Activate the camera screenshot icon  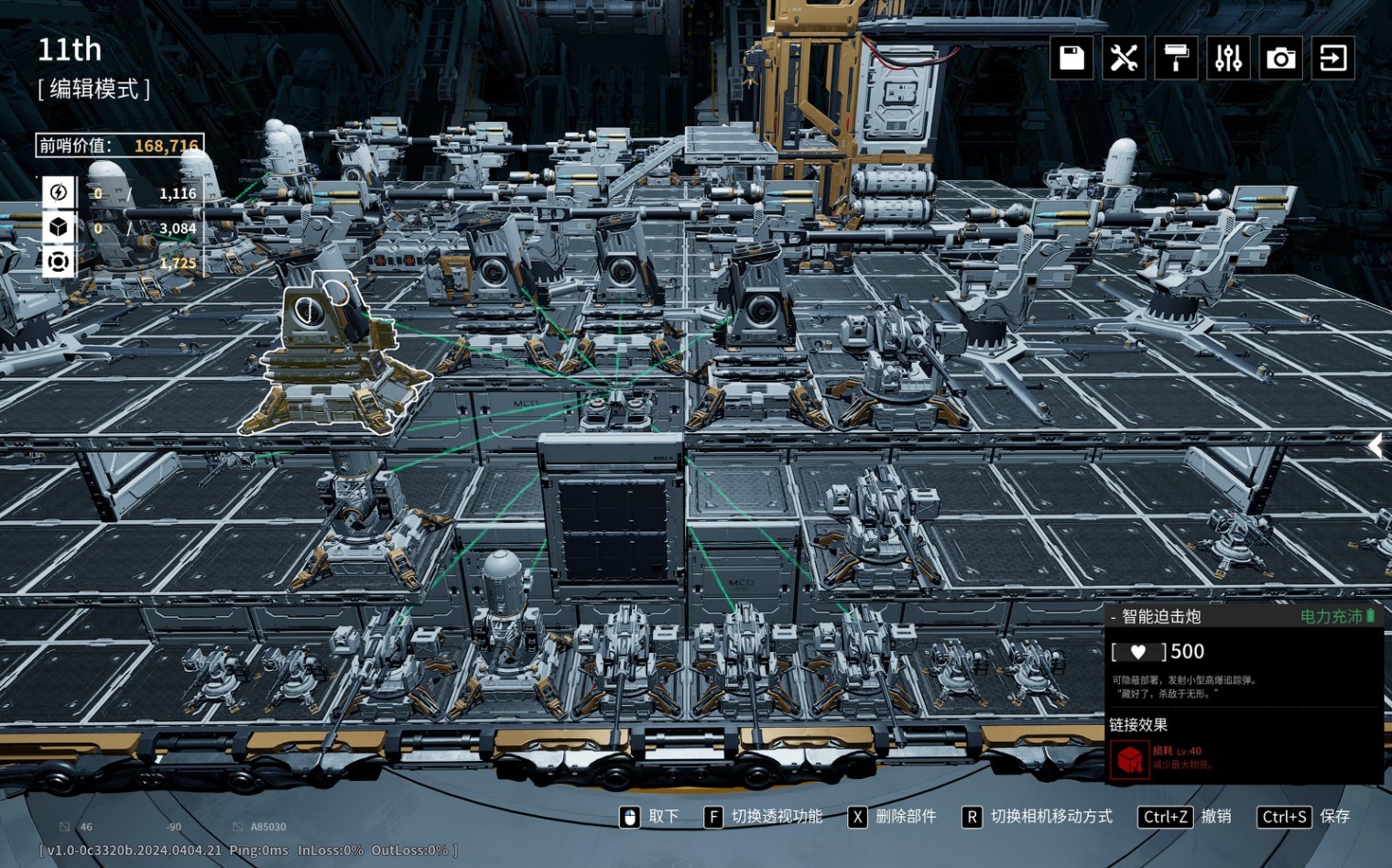[x=1280, y=58]
